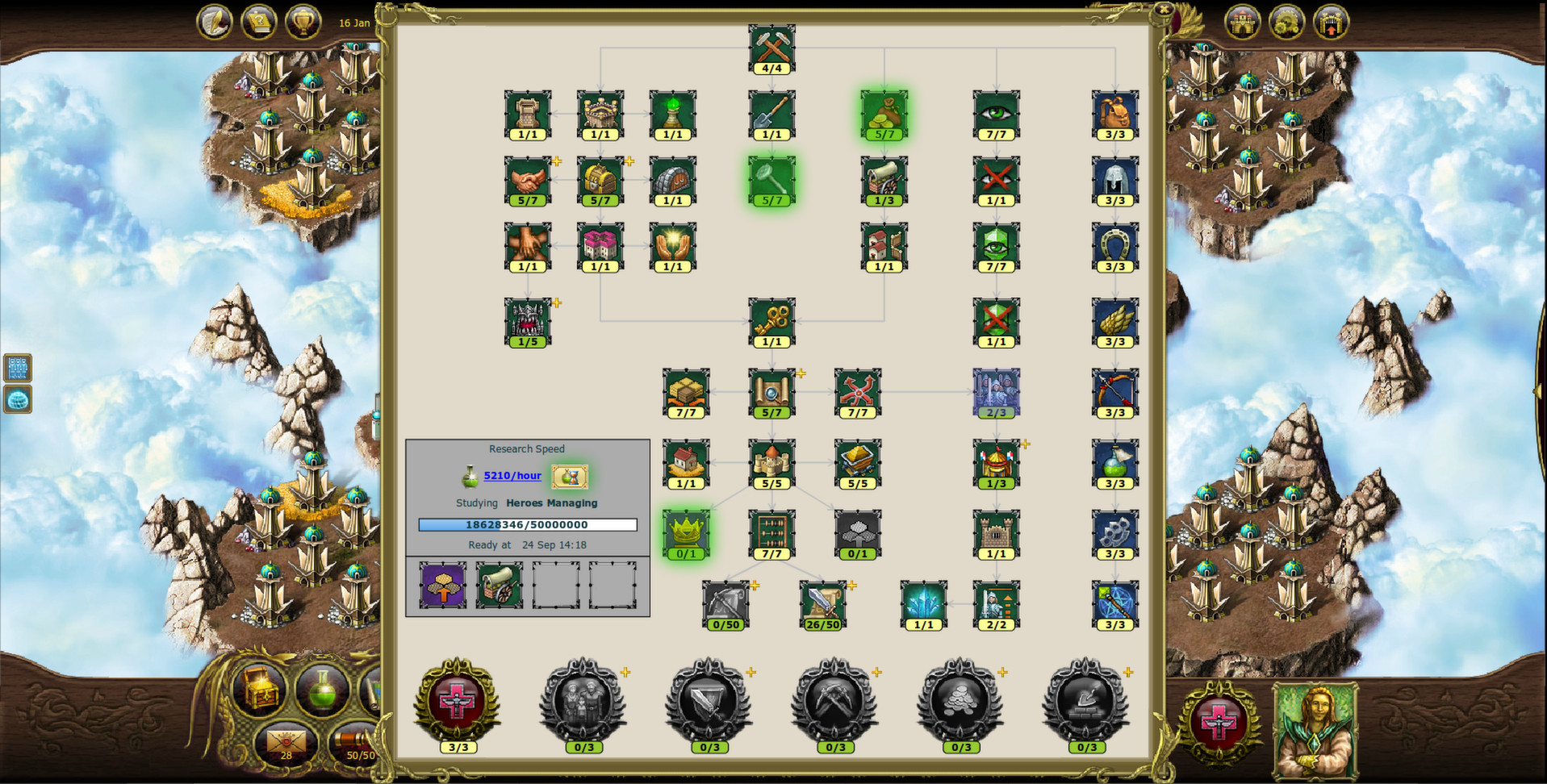Click the handshake trade research icon
The image size is (1547, 784).
click(529, 179)
